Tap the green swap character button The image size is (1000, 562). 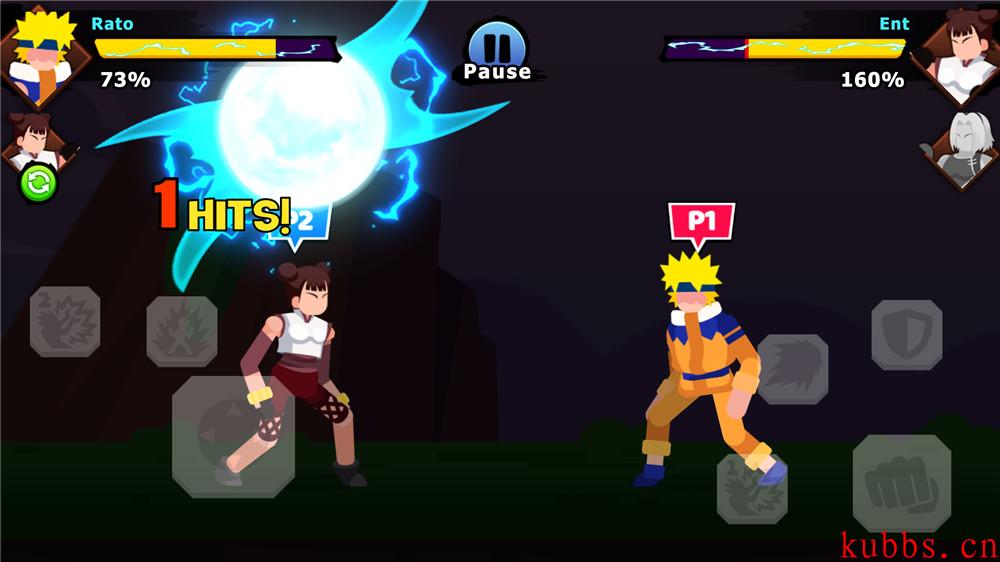[38, 183]
